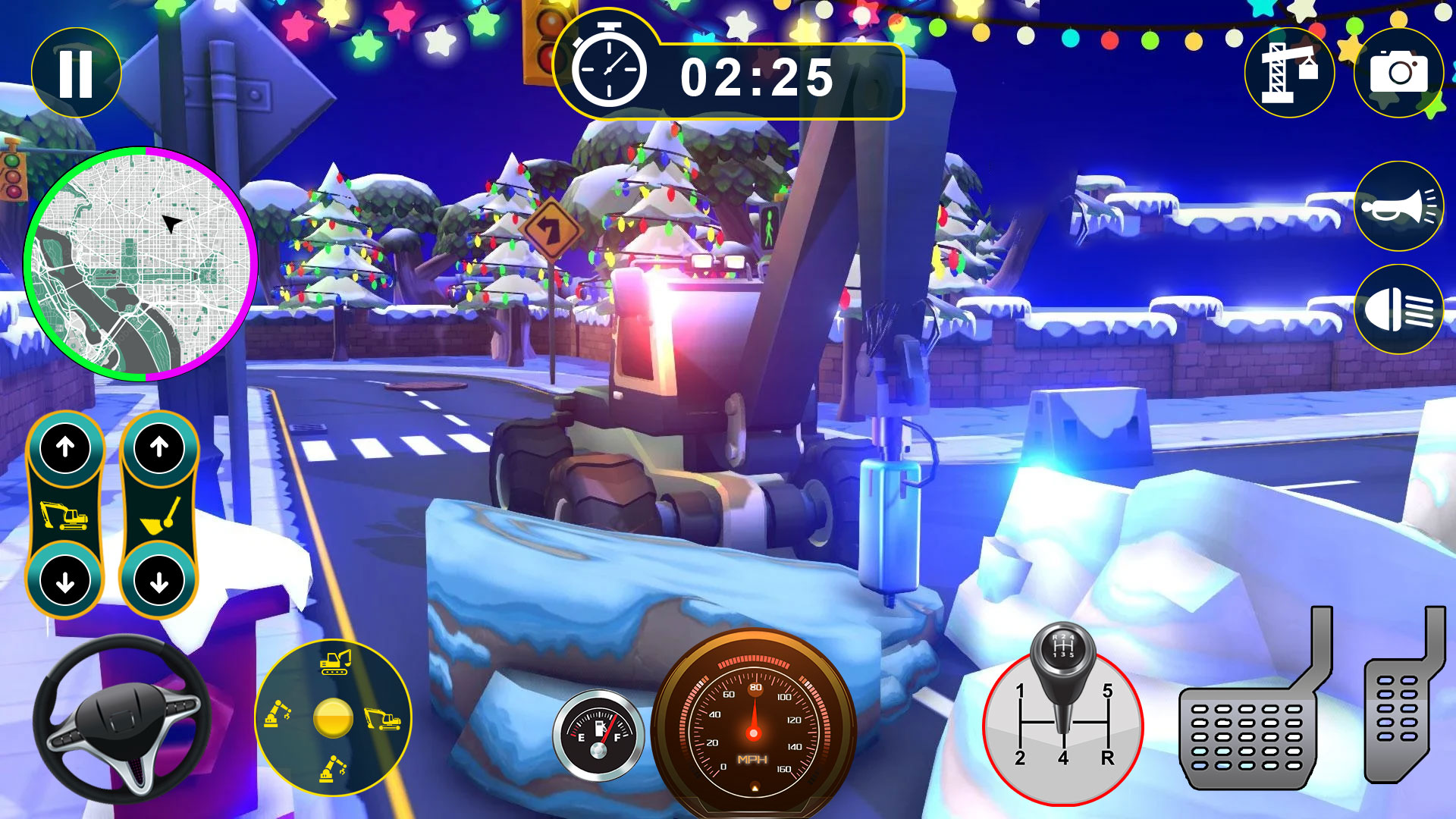The image size is (1456, 819).
Task: Pause the game
Action: (x=76, y=72)
